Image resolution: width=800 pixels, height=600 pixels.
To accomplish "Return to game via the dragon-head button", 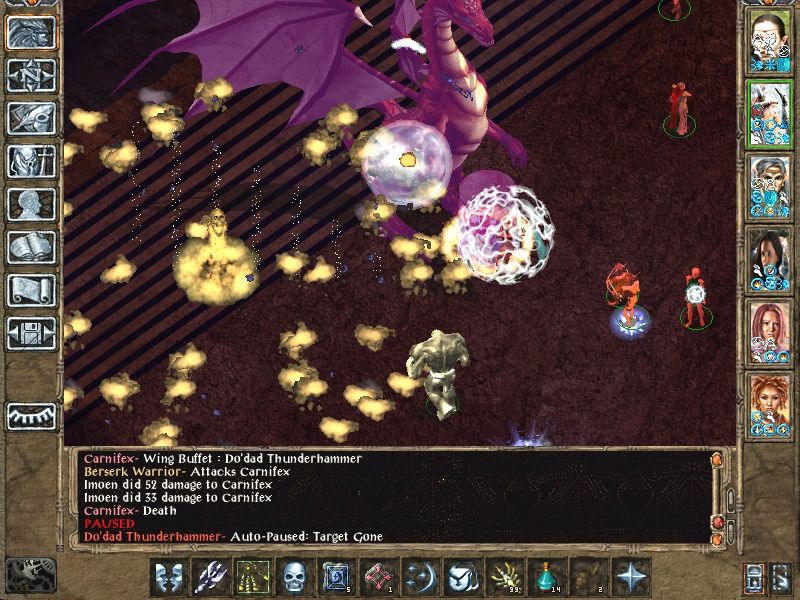I will (30, 31).
